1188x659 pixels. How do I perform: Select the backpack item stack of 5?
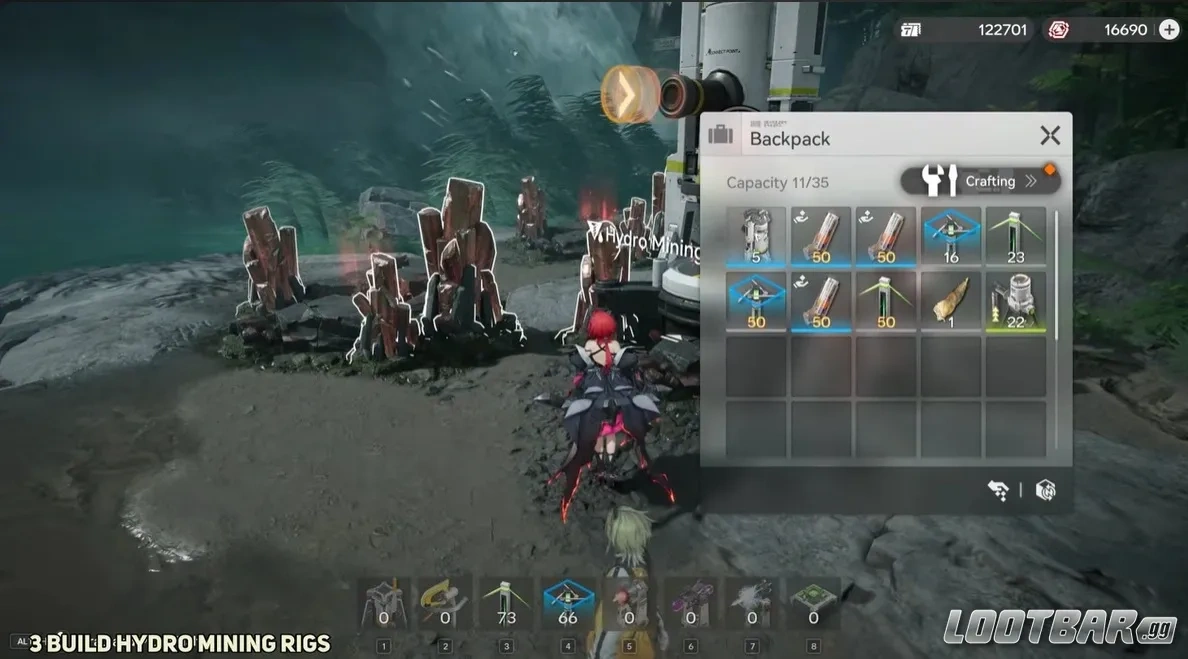(x=756, y=237)
